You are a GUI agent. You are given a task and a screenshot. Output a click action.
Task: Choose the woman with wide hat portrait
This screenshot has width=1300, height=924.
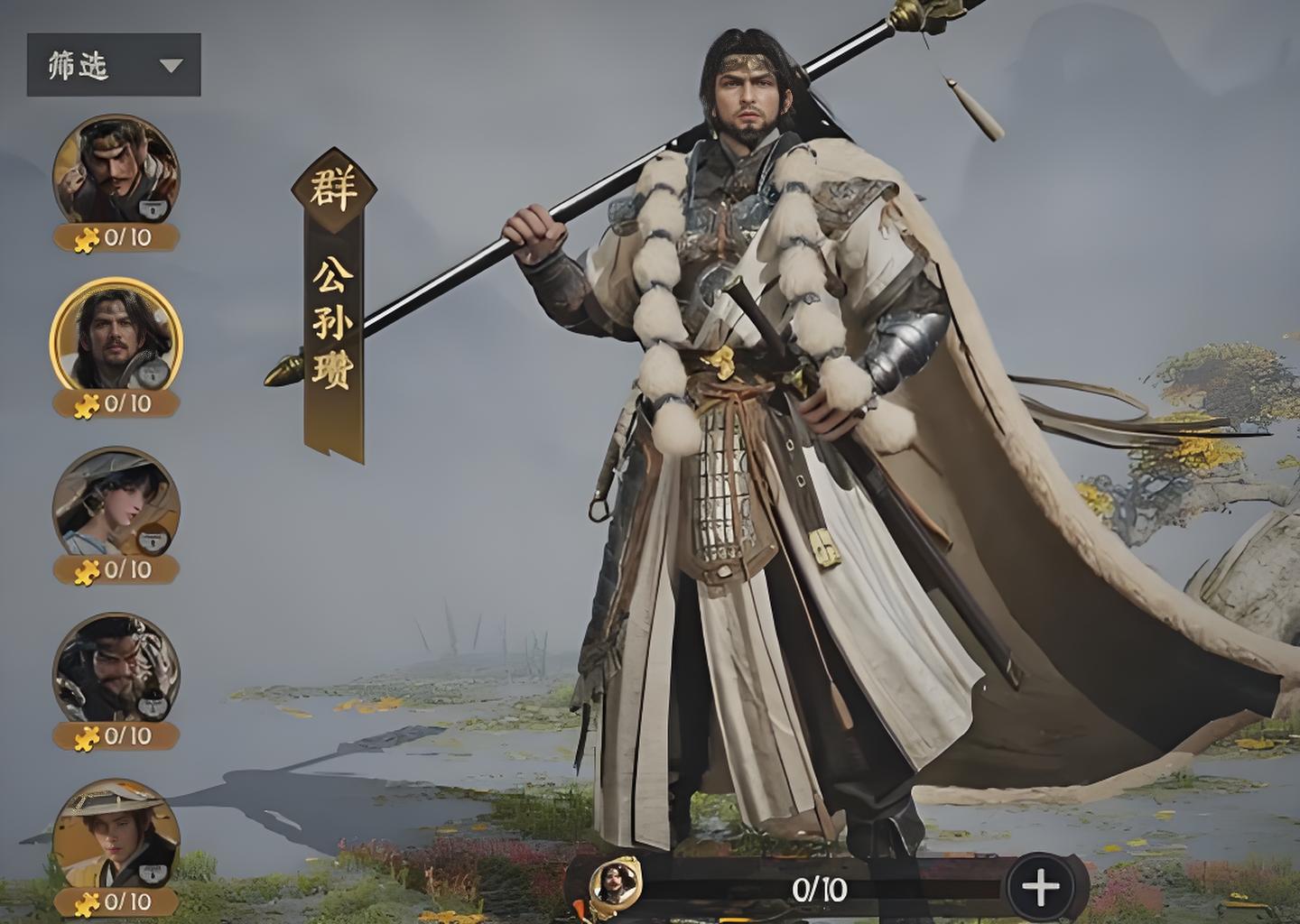[116, 502]
